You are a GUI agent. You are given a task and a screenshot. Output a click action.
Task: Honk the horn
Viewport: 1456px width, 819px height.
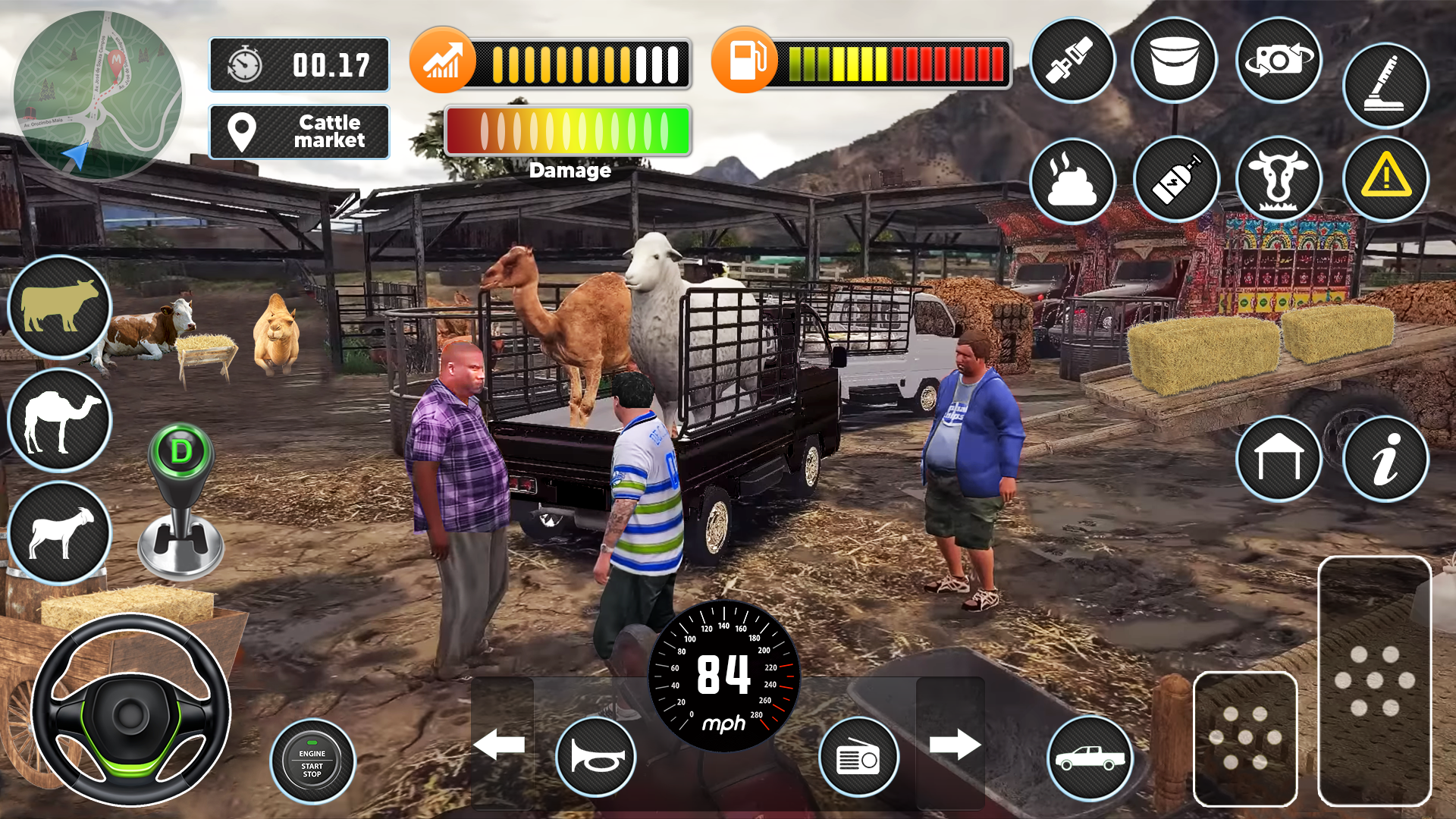[x=595, y=757]
